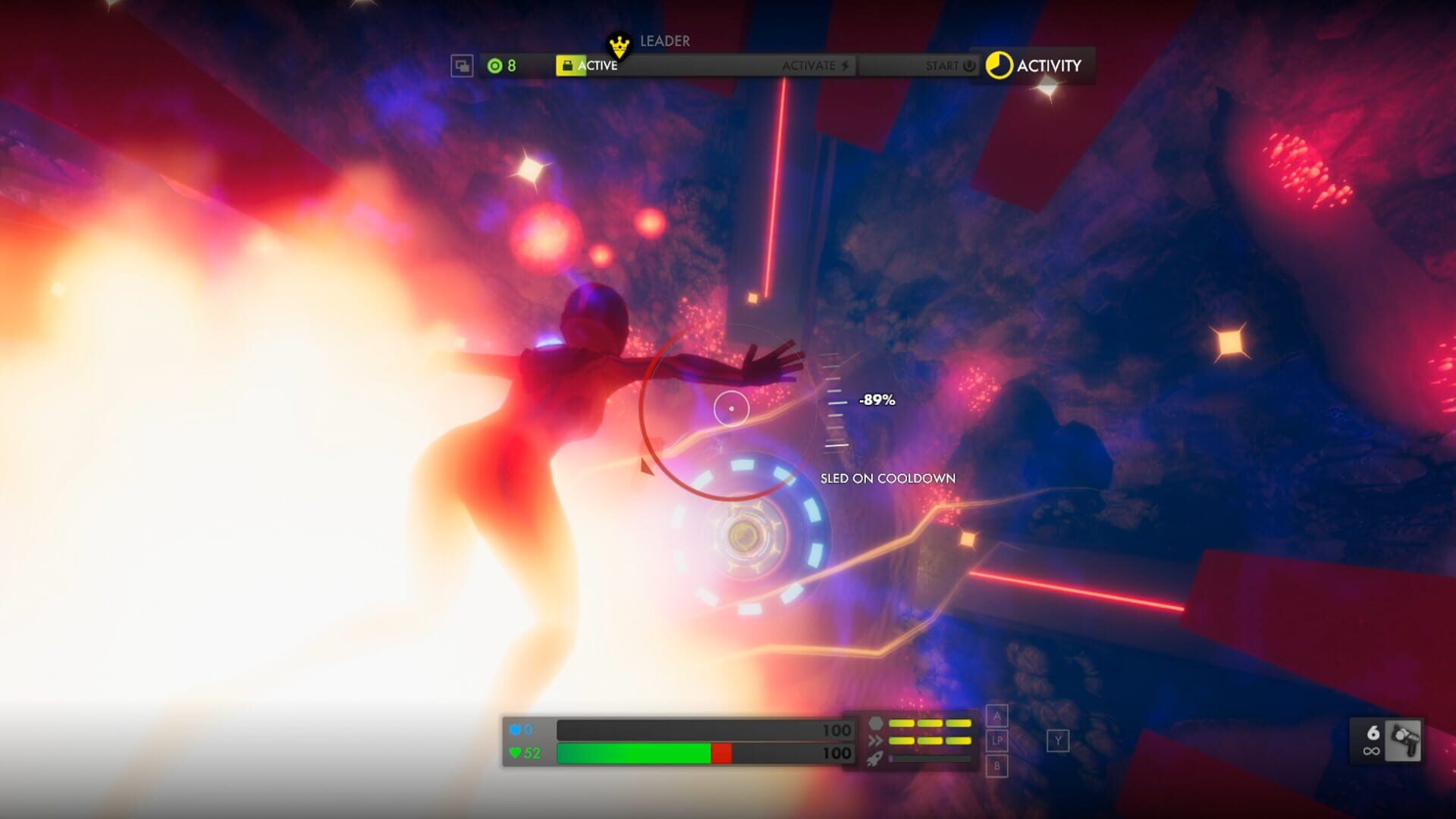
Task: Click the LP button prompt
Action: coord(997,741)
